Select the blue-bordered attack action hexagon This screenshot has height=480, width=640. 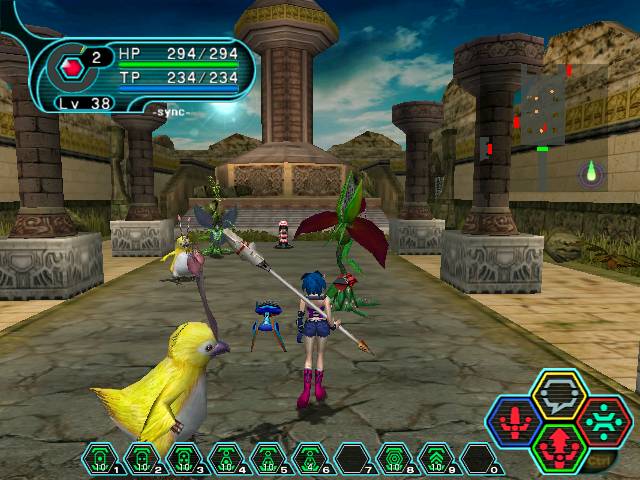click(516, 422)
